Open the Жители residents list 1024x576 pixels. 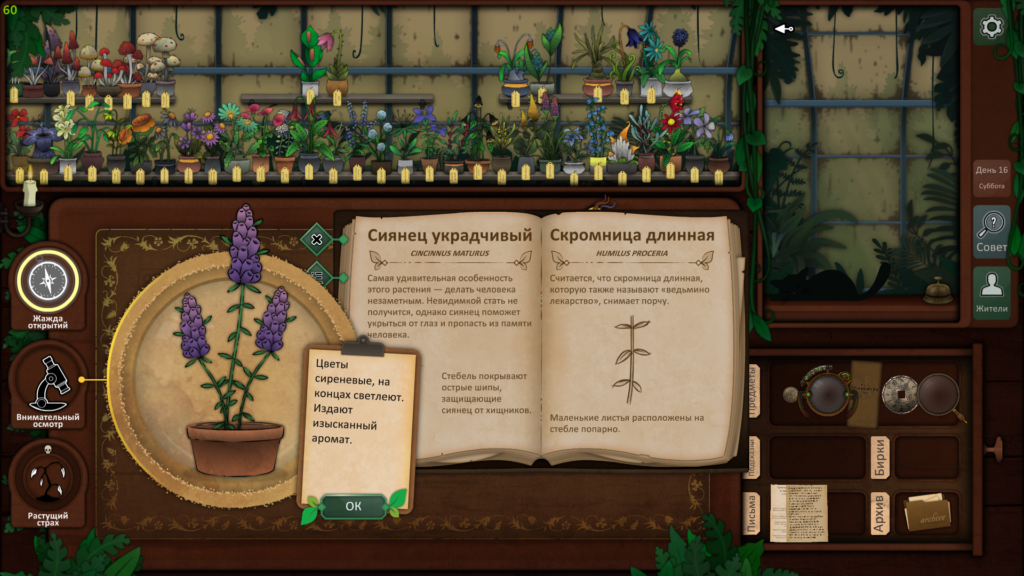pos(991,292)
